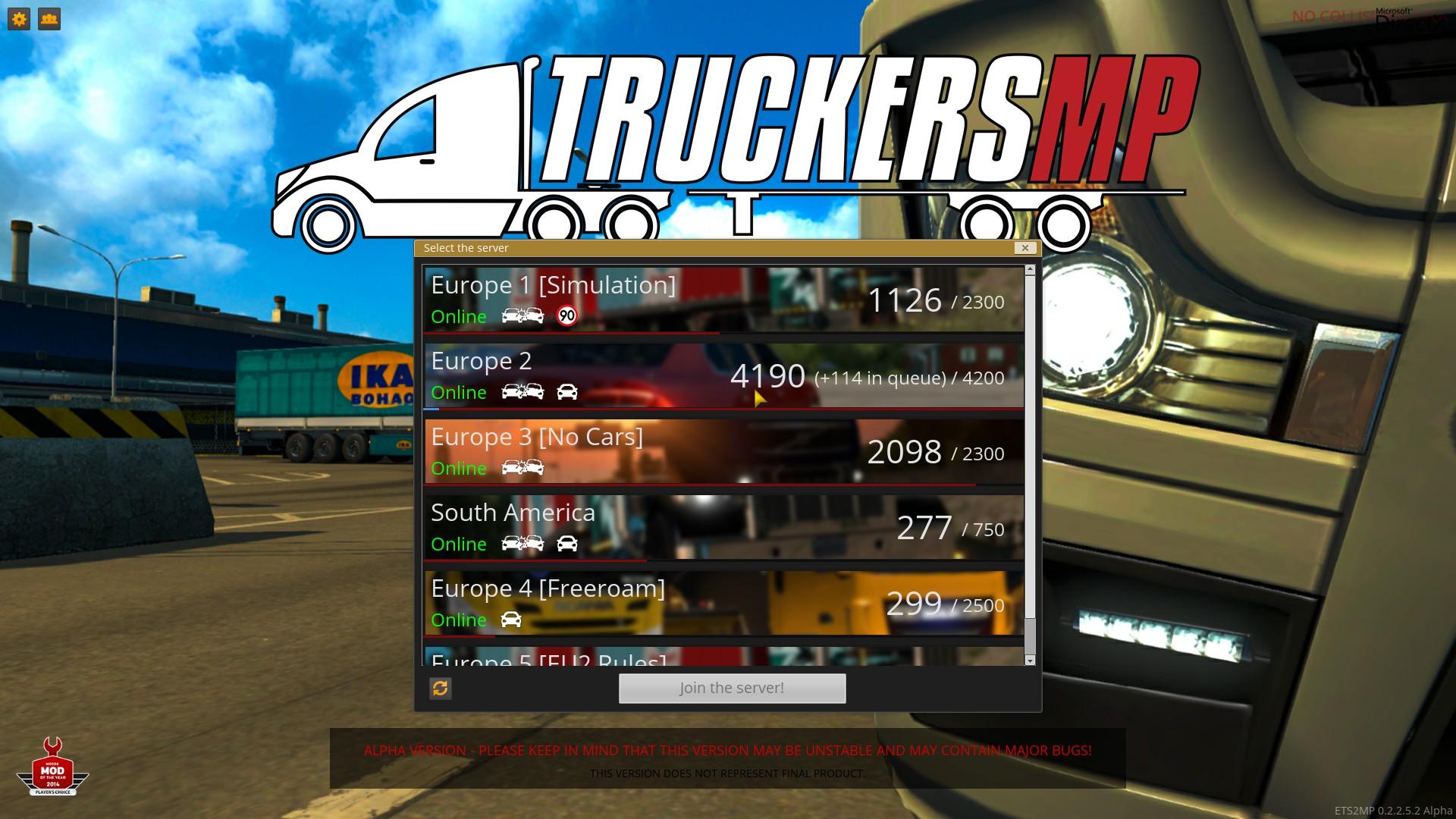
Task: Close the Select the server dialog
Action: pos(1025,248)
